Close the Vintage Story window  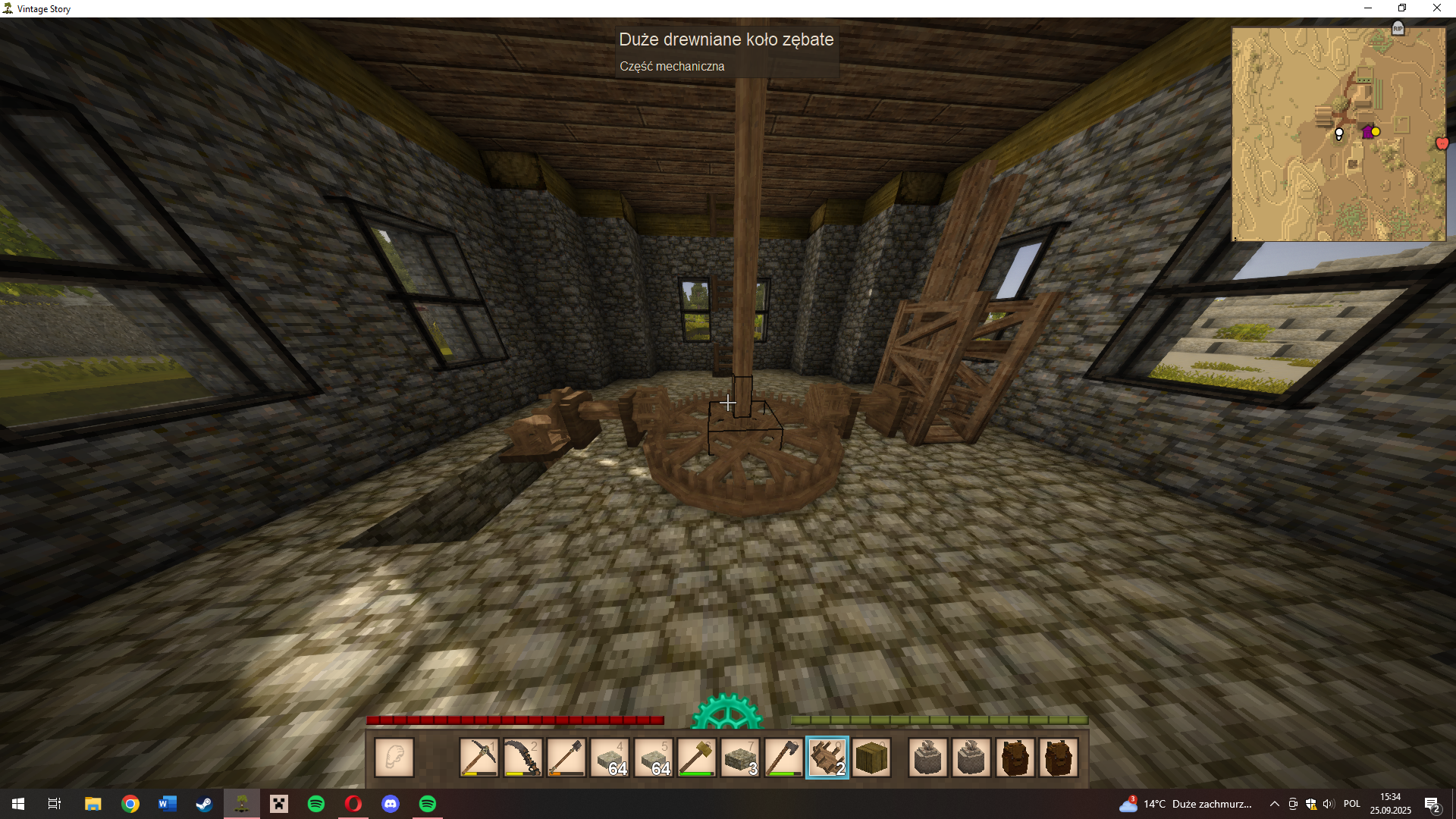pyautogui.click(x=1436, y=8)
